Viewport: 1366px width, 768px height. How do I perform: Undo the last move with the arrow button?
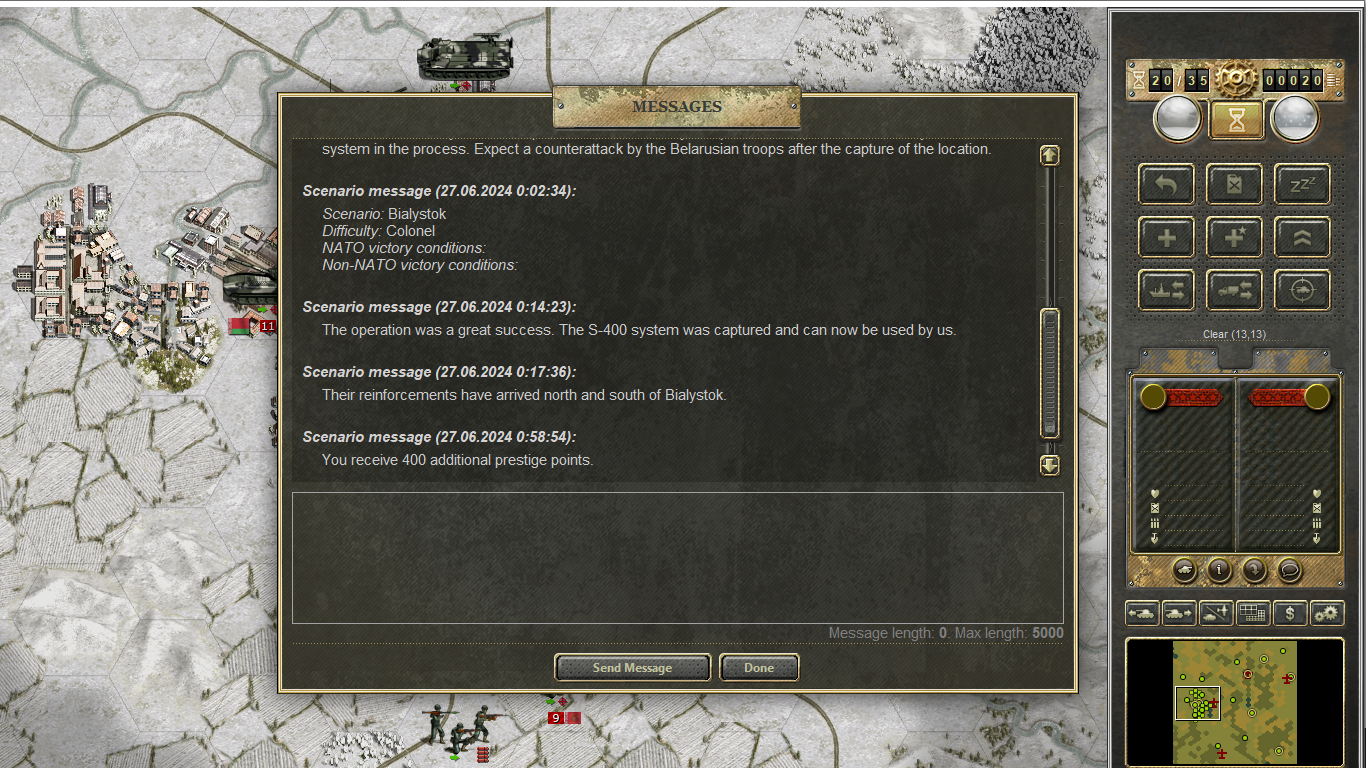tap(1166, 184)
